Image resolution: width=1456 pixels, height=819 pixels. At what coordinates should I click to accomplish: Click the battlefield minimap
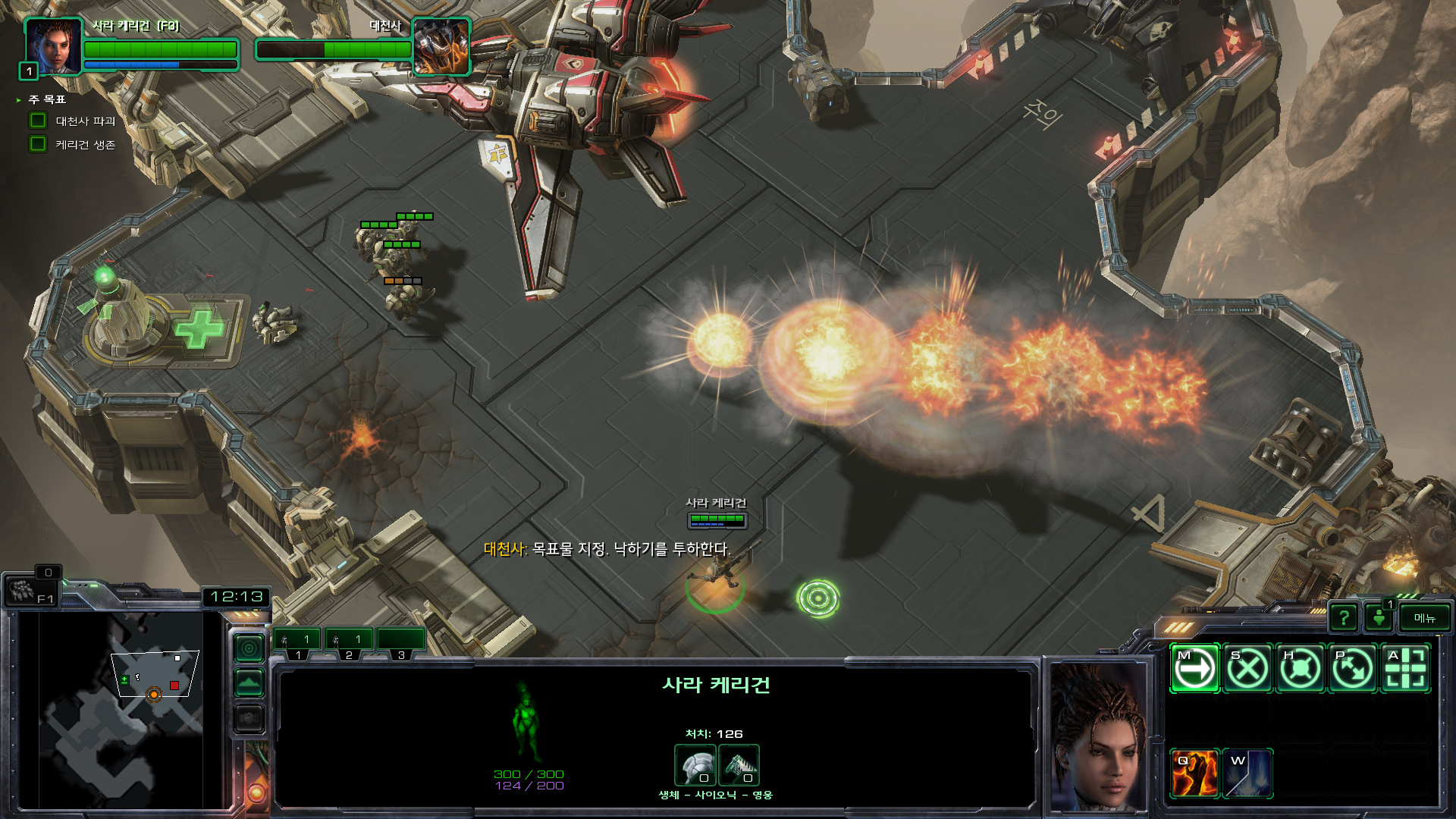121,709
